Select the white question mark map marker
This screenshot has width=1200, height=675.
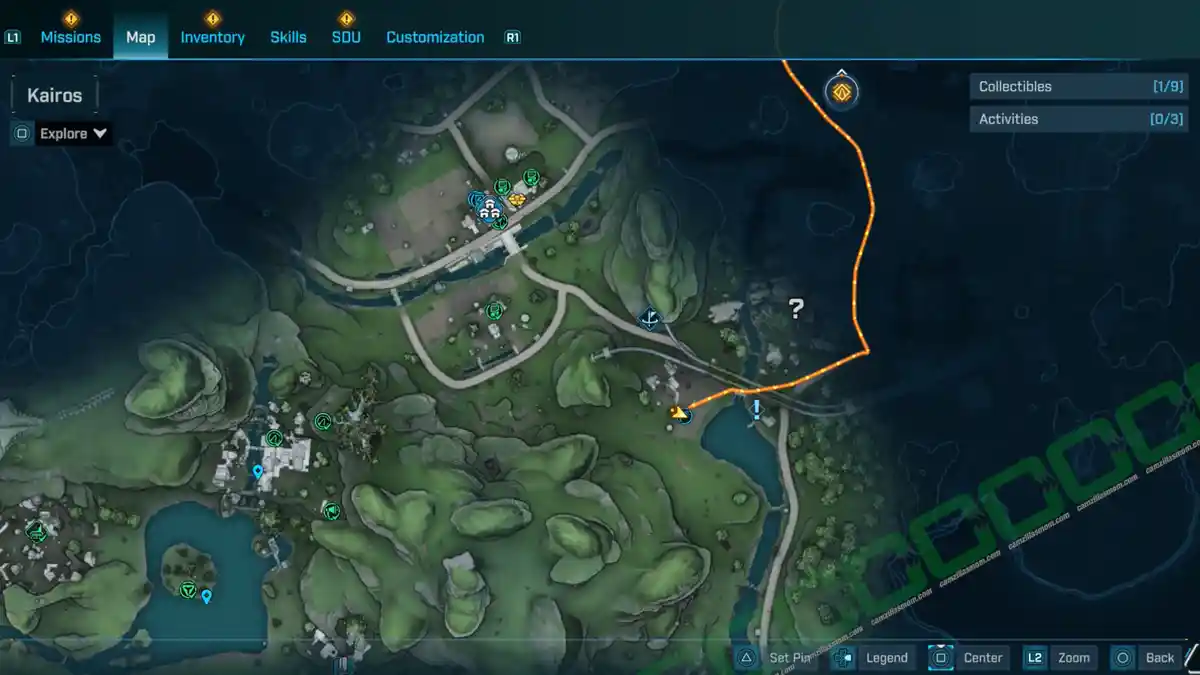coord(796,309)
